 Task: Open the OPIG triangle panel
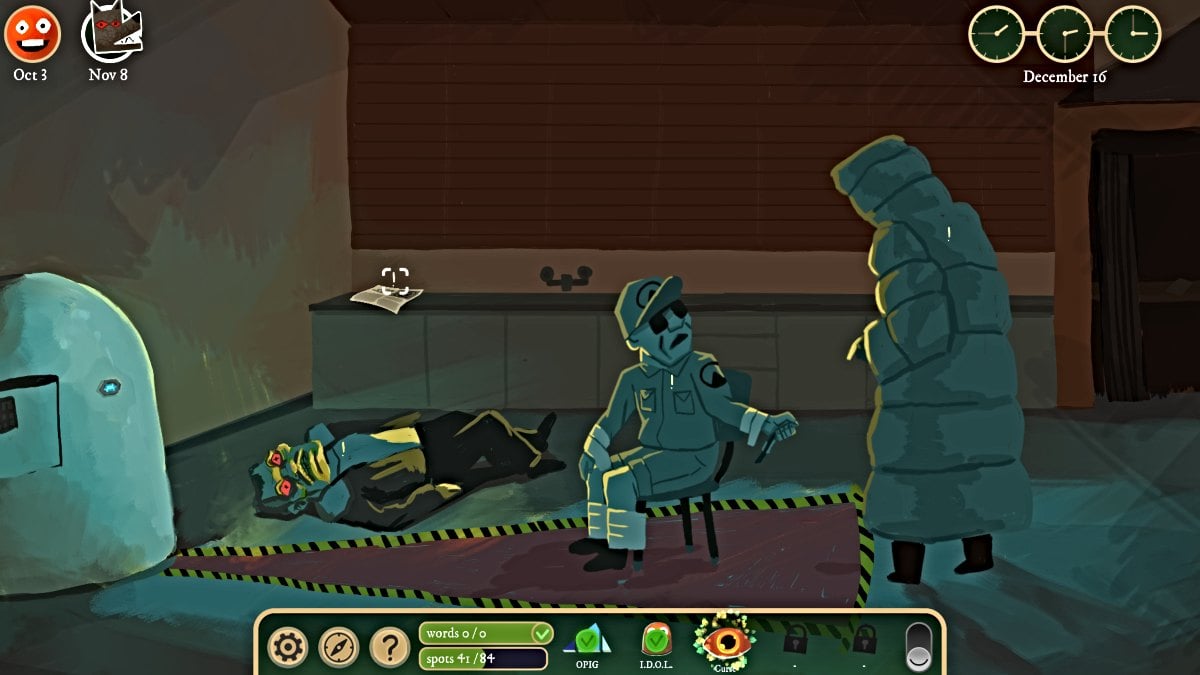click(x=587, y=641)
